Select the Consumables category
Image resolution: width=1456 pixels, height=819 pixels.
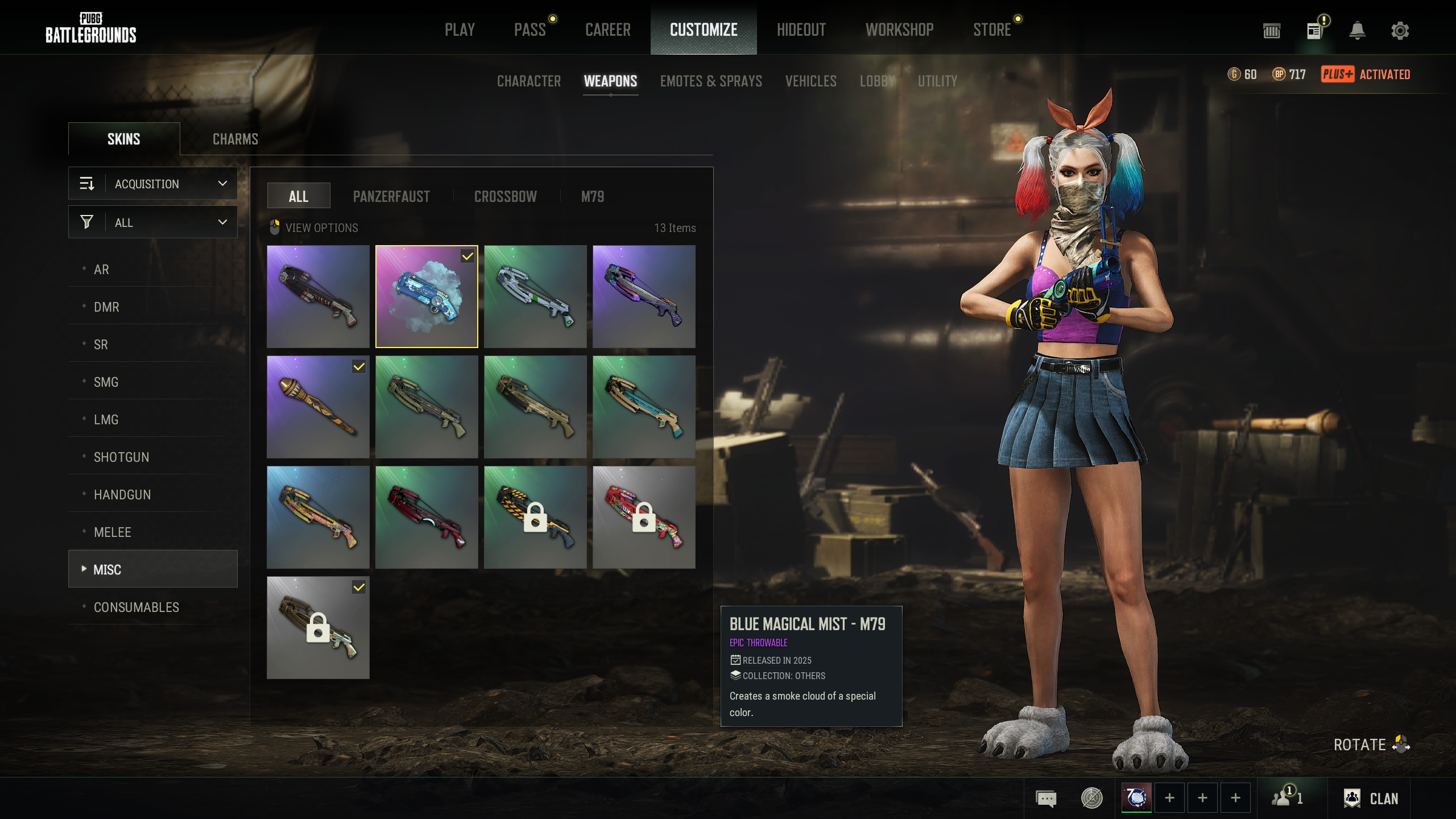[136, 607]
